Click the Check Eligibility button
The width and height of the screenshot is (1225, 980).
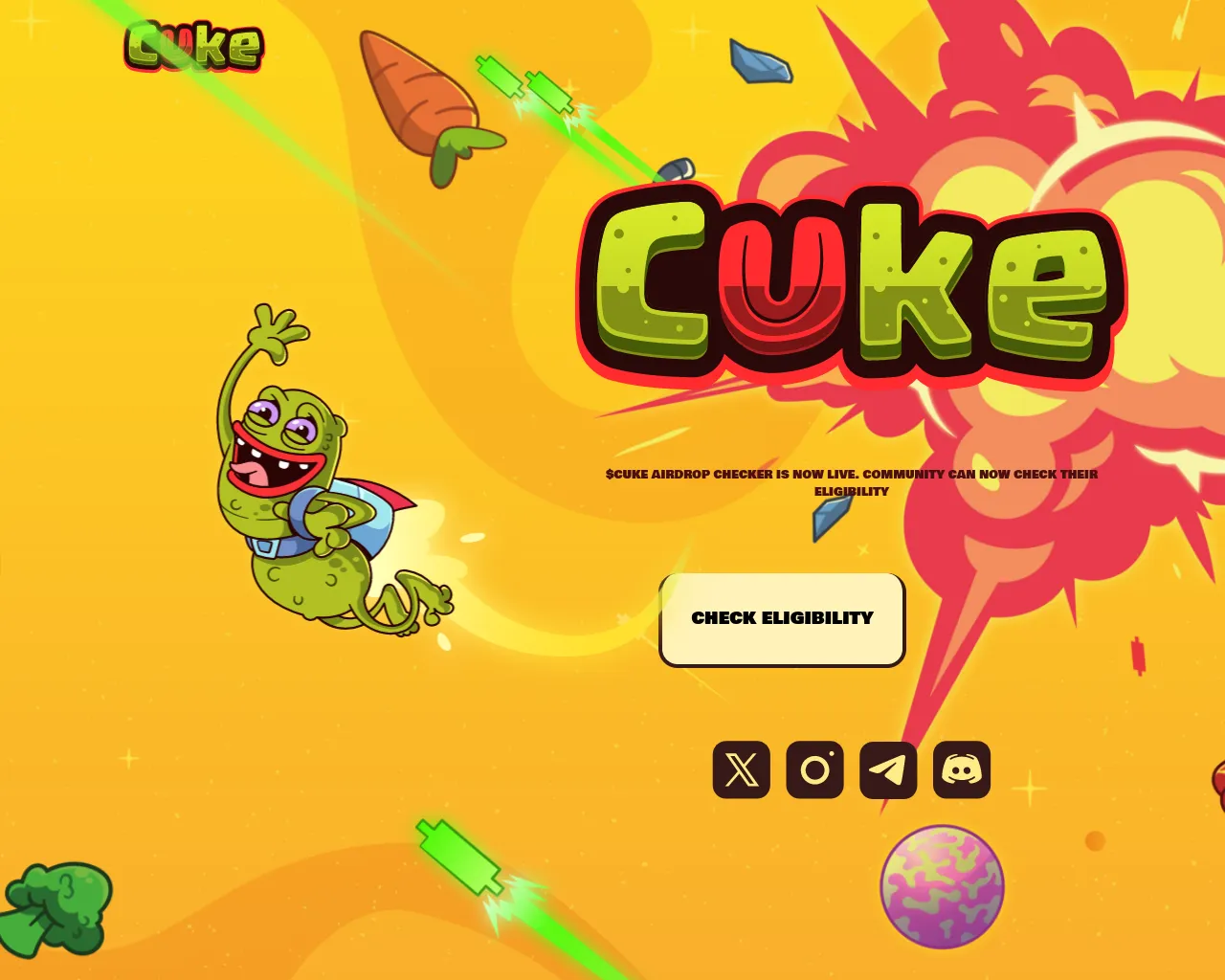pos(782,619)
